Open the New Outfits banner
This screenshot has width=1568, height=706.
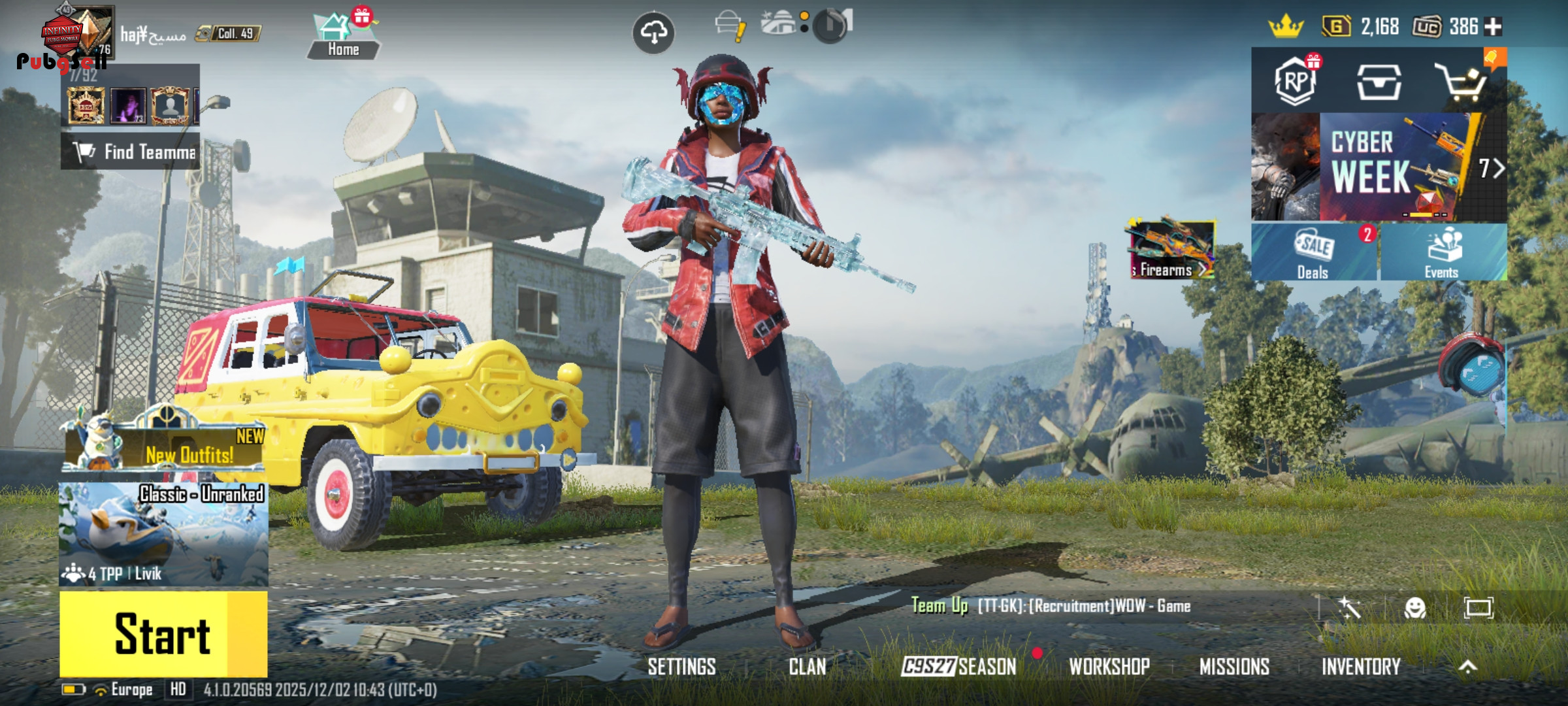click(x=163, y=448)
